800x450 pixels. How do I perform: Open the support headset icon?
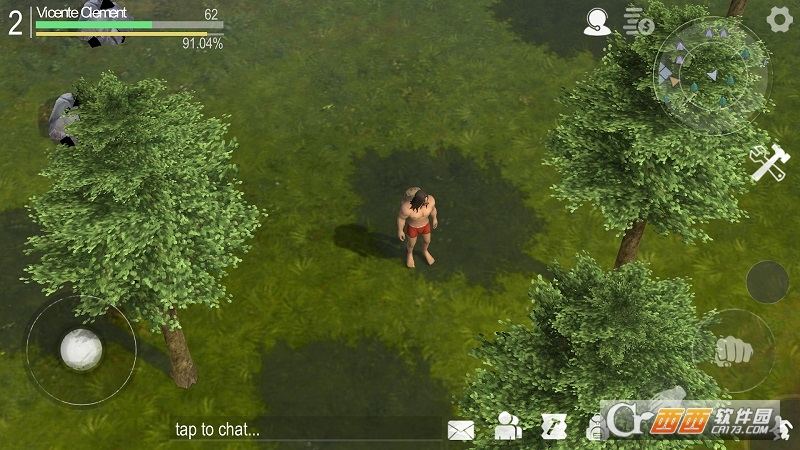point(597,21)
